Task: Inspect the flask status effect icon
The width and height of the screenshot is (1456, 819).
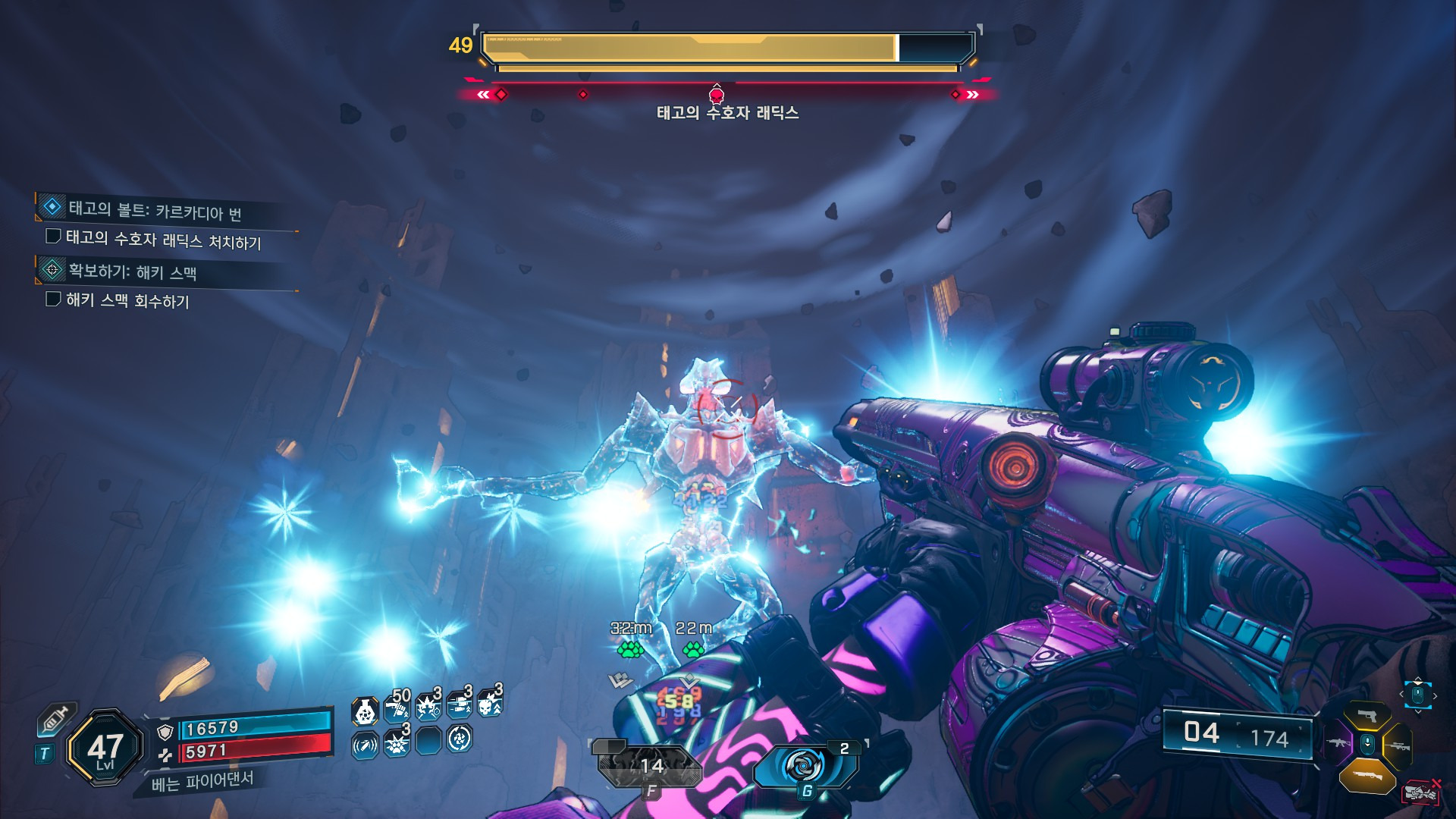Action: 366,711
